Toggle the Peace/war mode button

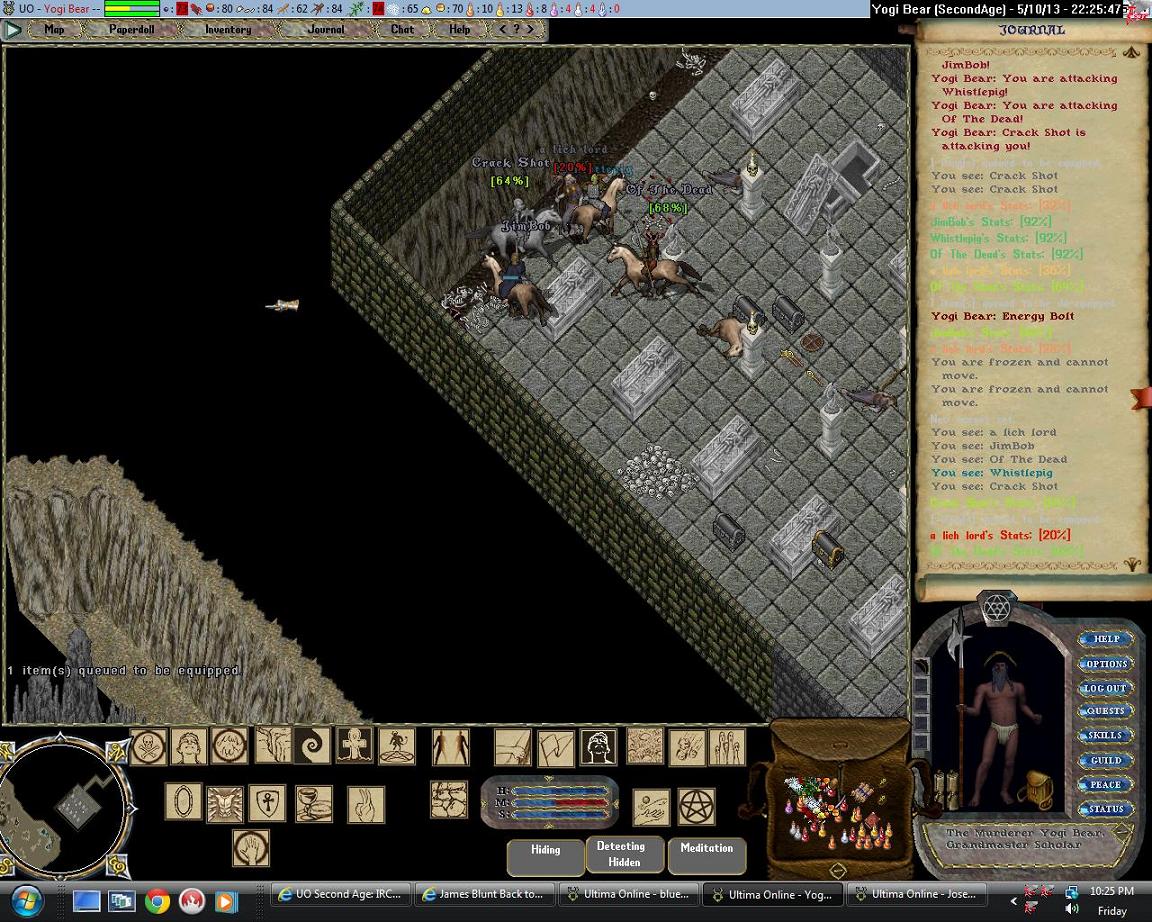pyautogui.click(x=1106, y=785)
